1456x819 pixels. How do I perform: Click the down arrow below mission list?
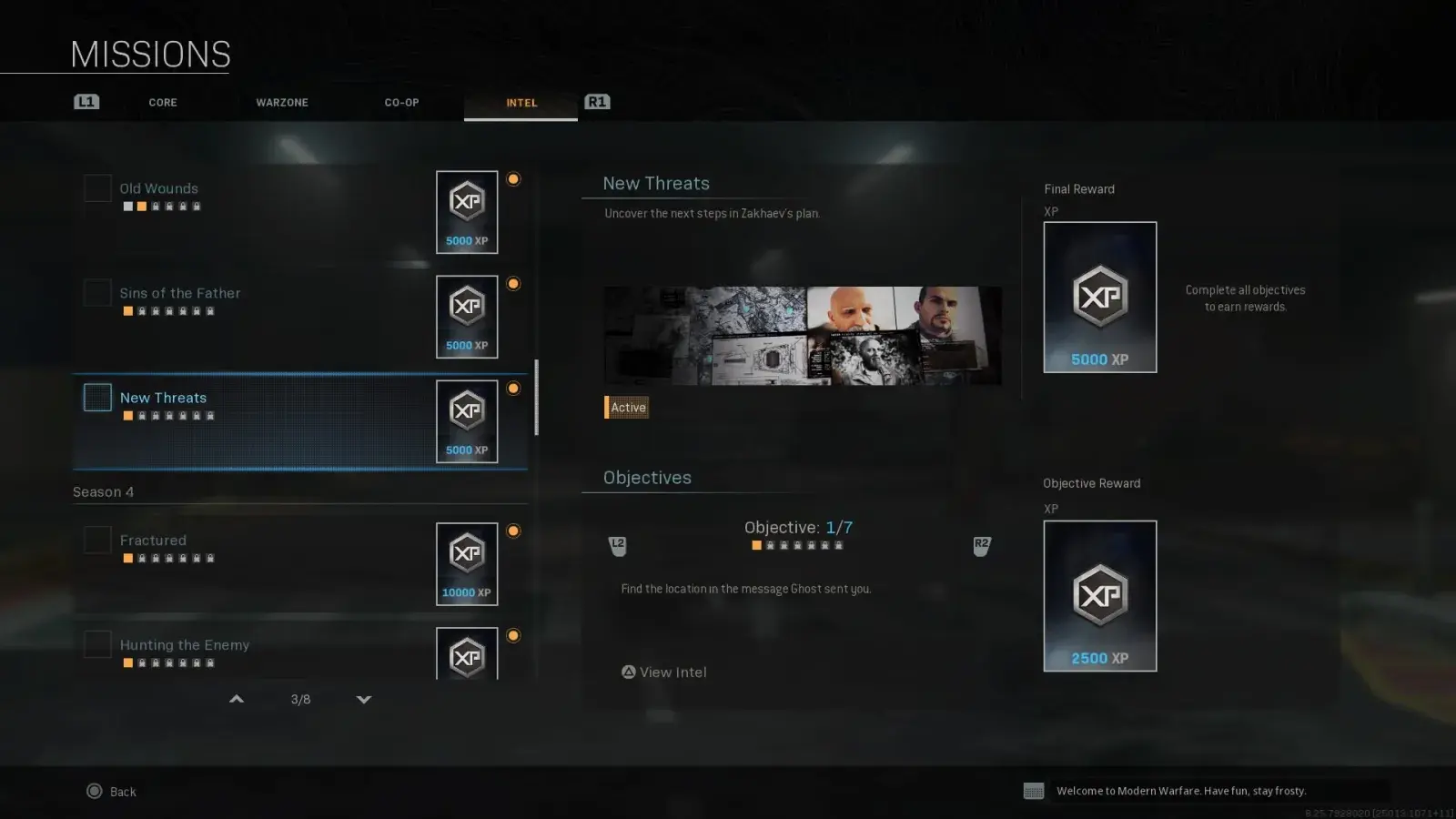tap(364, 700)
